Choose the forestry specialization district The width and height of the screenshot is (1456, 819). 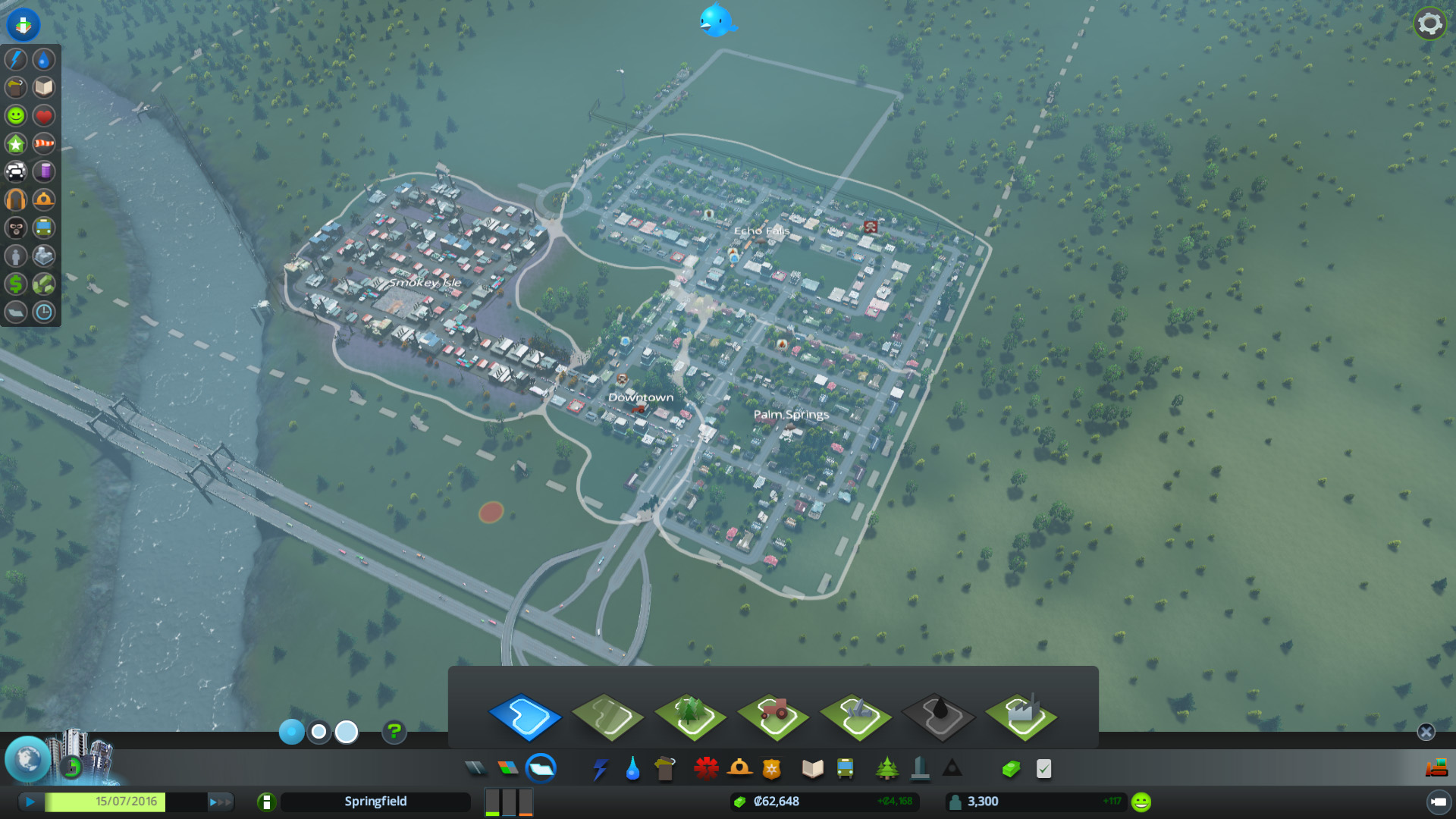(690, 717)
